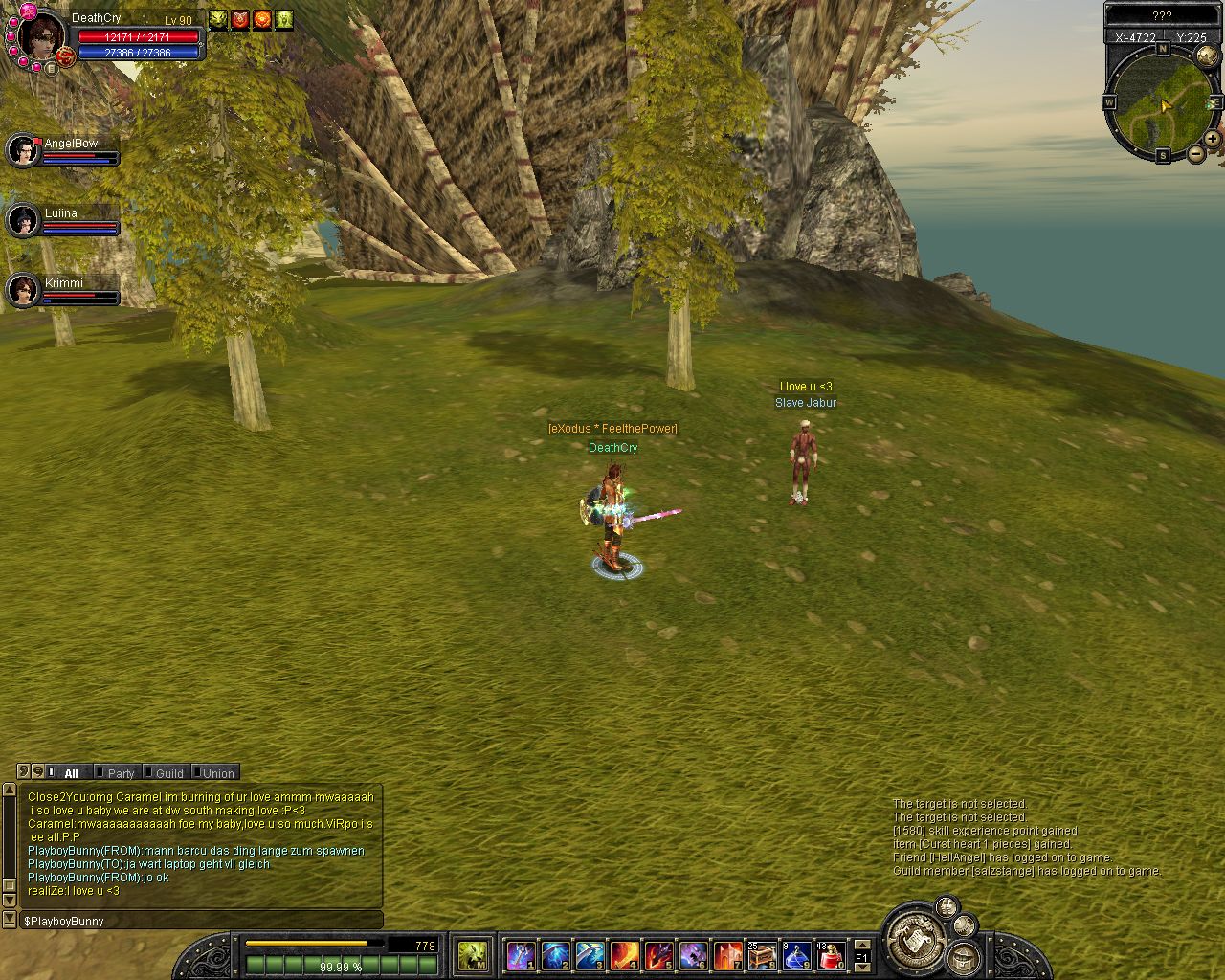This screenshot has width=1225, height=980.
Task: Open the treasure chest menu button
Action: (x=964, y=957)
